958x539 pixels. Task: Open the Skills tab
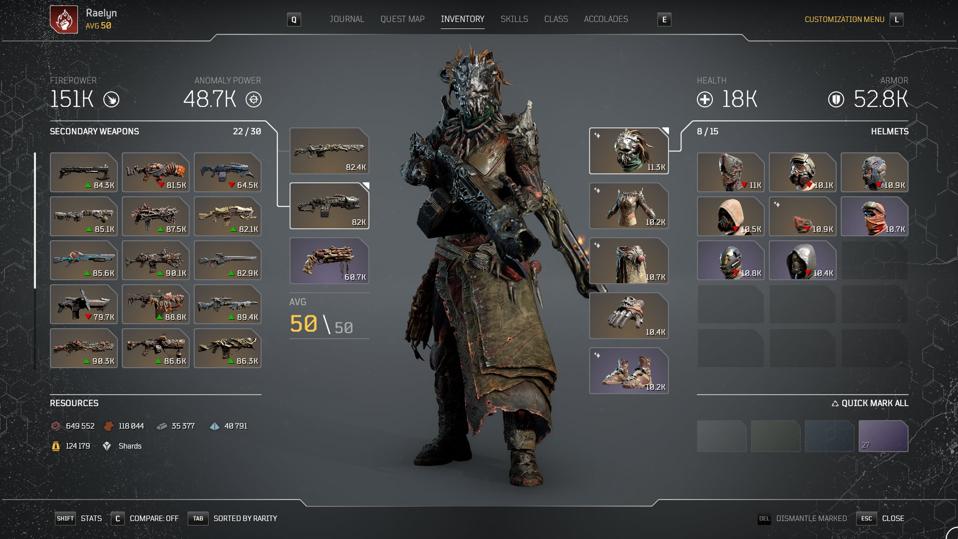point(514,19)
